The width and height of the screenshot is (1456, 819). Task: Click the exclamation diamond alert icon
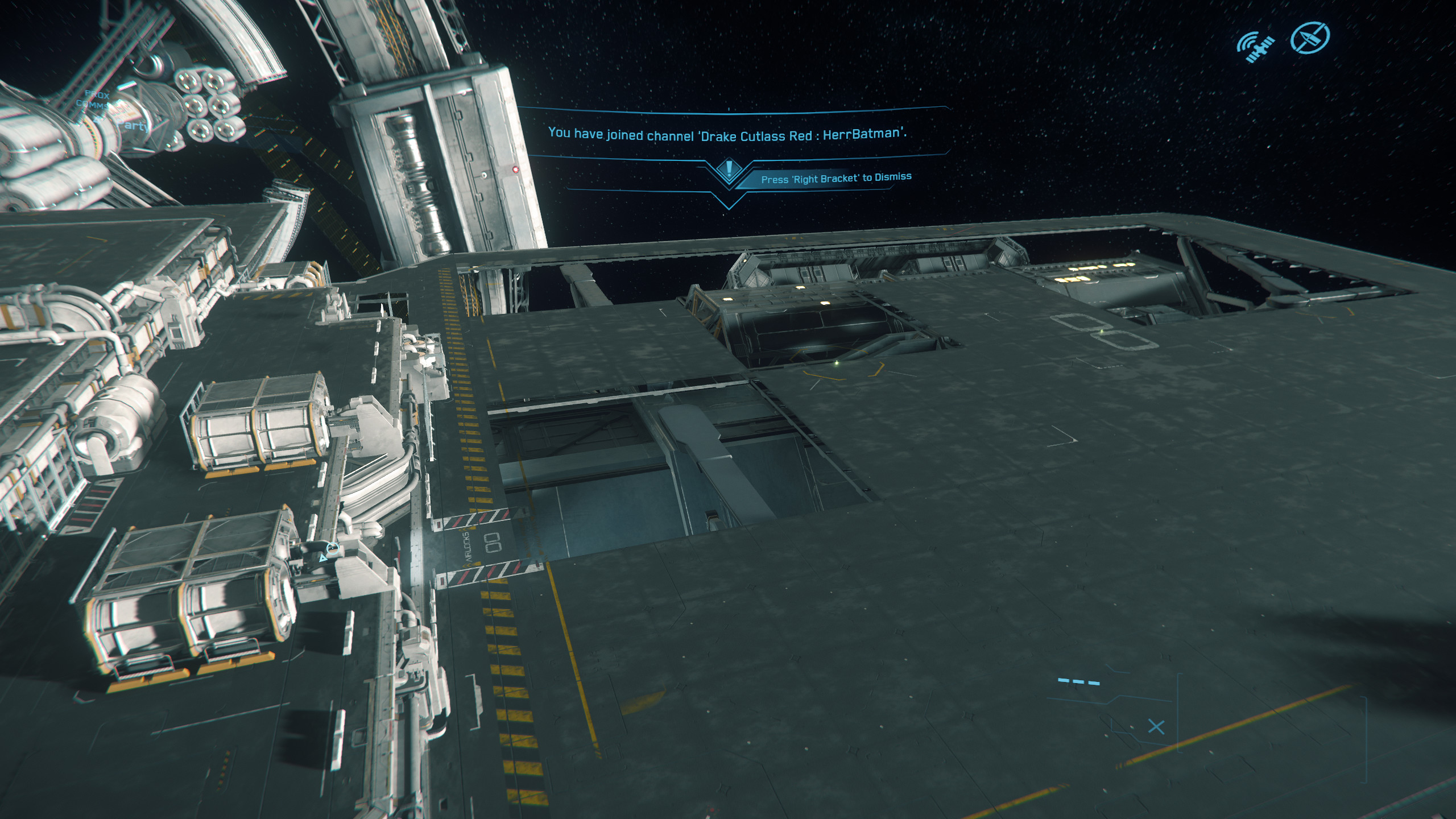(729, 169)
